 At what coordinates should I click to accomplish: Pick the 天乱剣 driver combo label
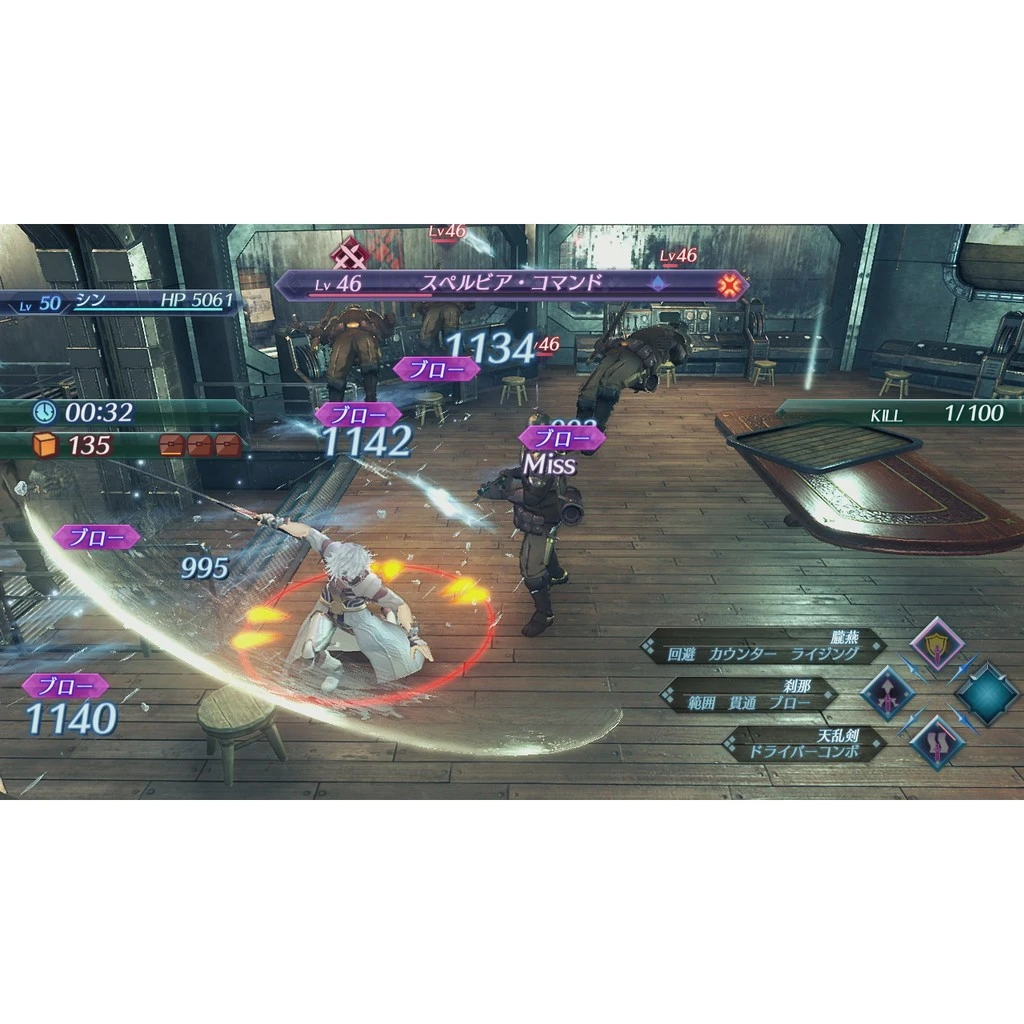pyautogui.click(x=805, y=744)
